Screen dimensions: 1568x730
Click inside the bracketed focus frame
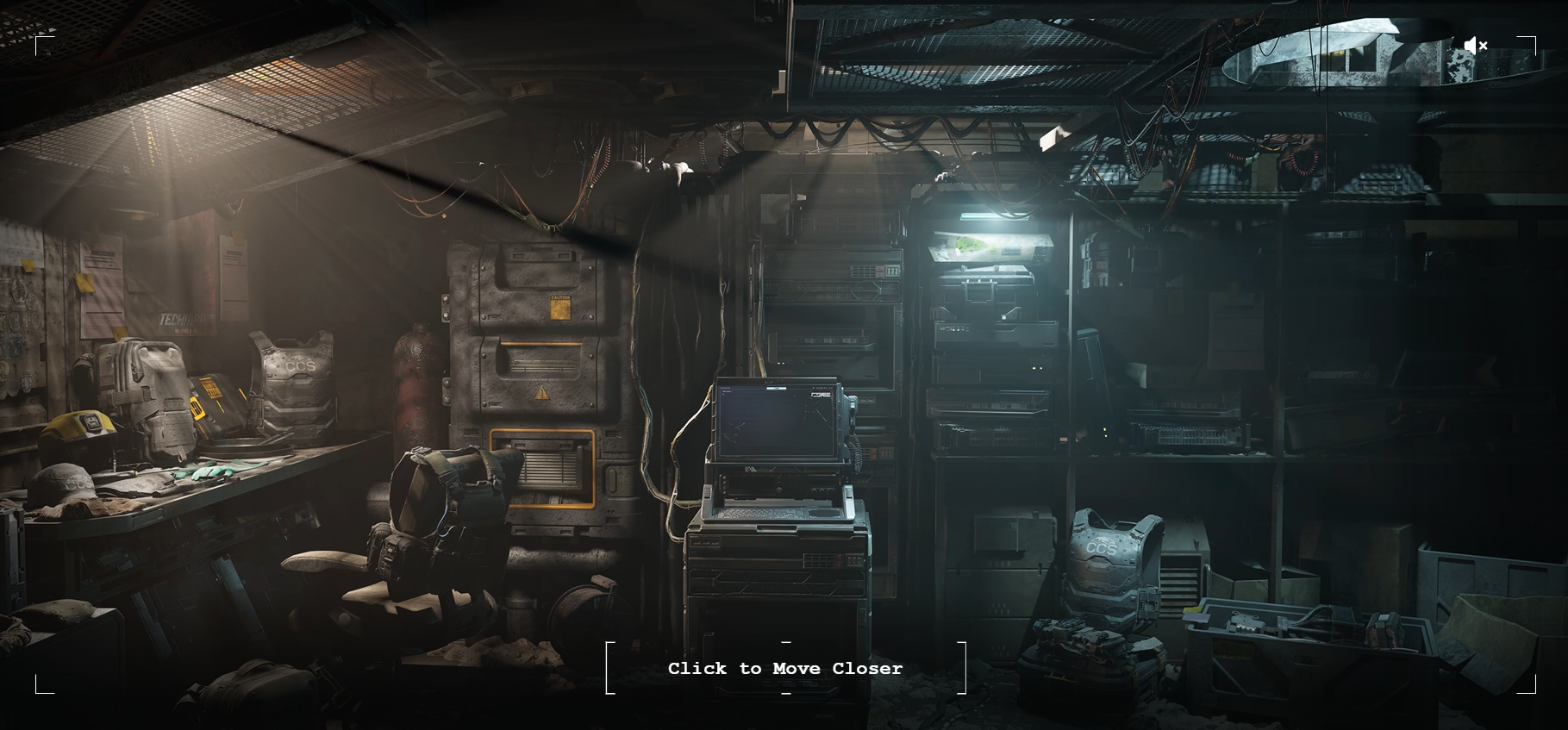coord(784,669)
